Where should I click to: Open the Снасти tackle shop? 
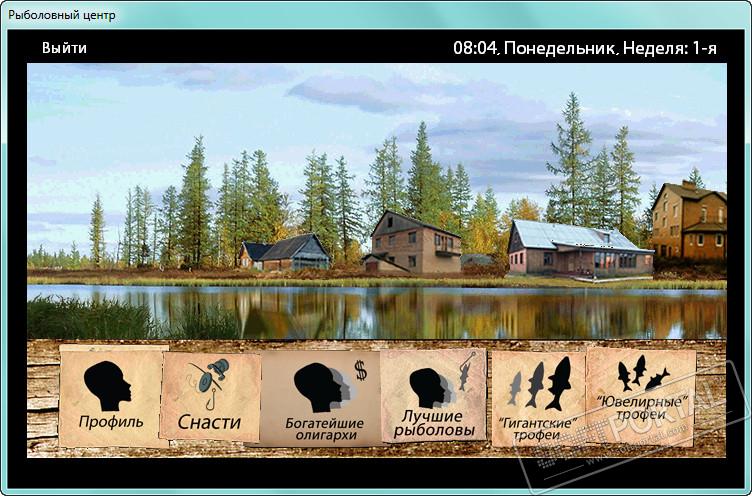210,397
